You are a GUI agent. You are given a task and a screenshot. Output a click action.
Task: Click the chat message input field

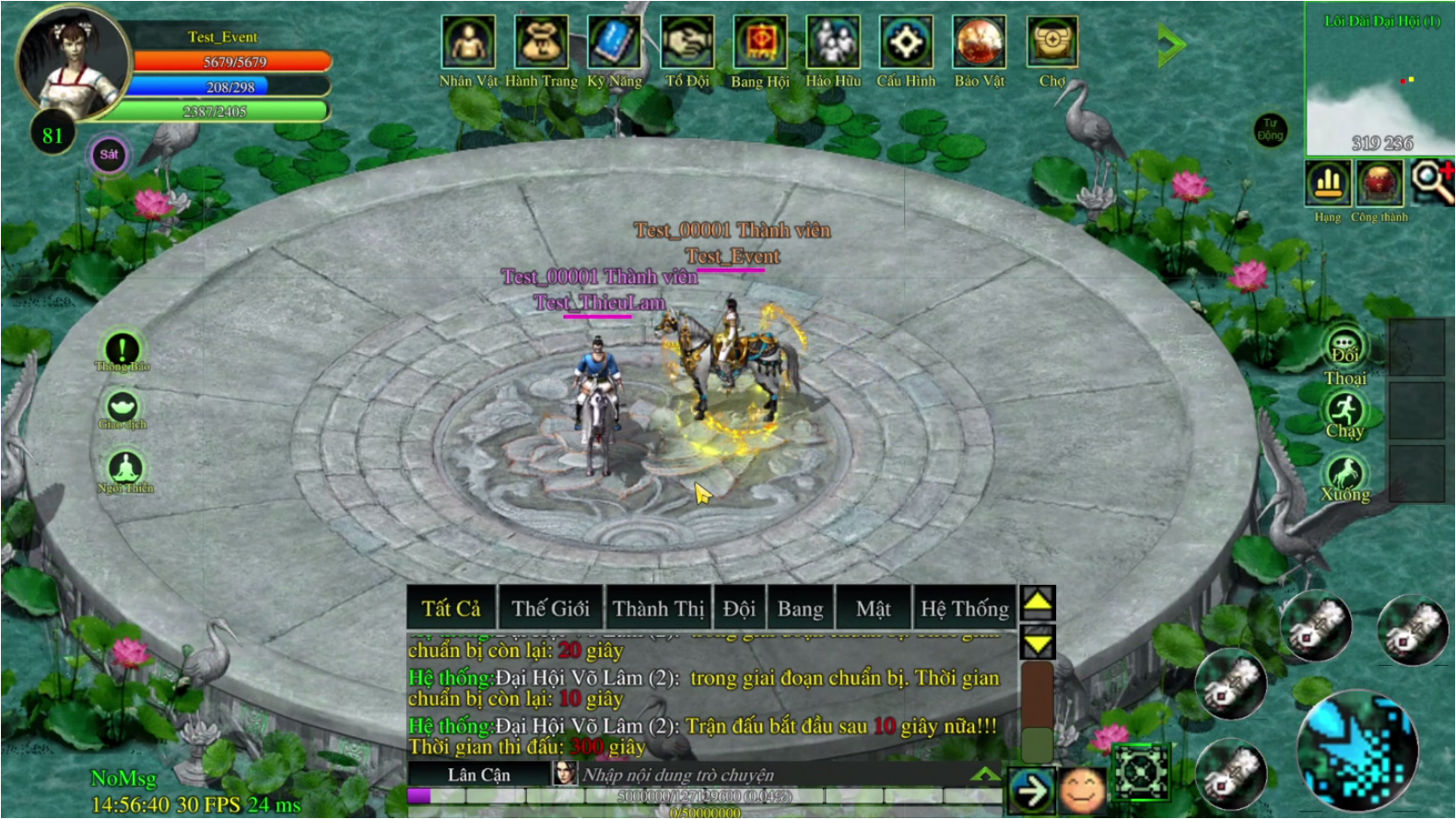click(774, 775)
